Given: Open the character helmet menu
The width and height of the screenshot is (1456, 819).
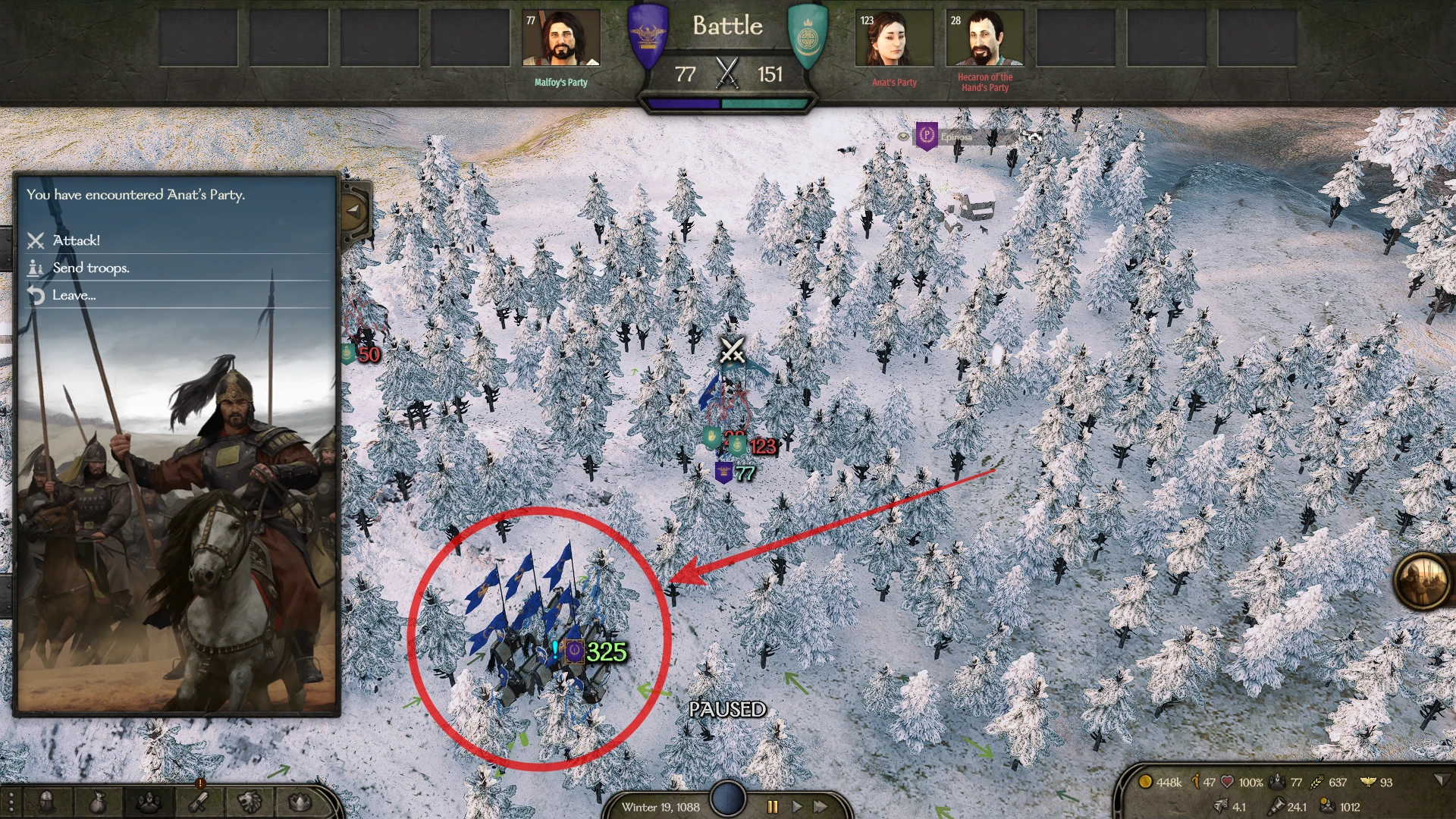Looking at the screenshot, I should 46,802.
